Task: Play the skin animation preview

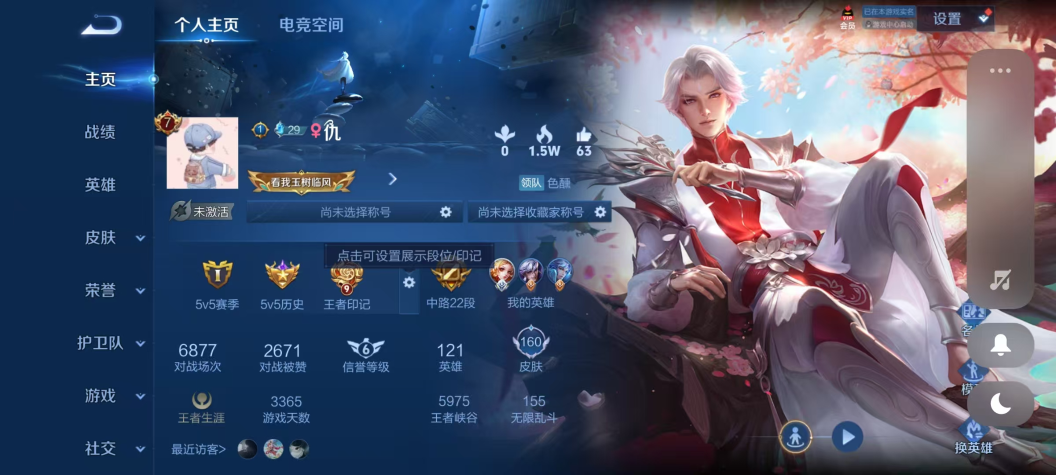Action: (847, 436)
